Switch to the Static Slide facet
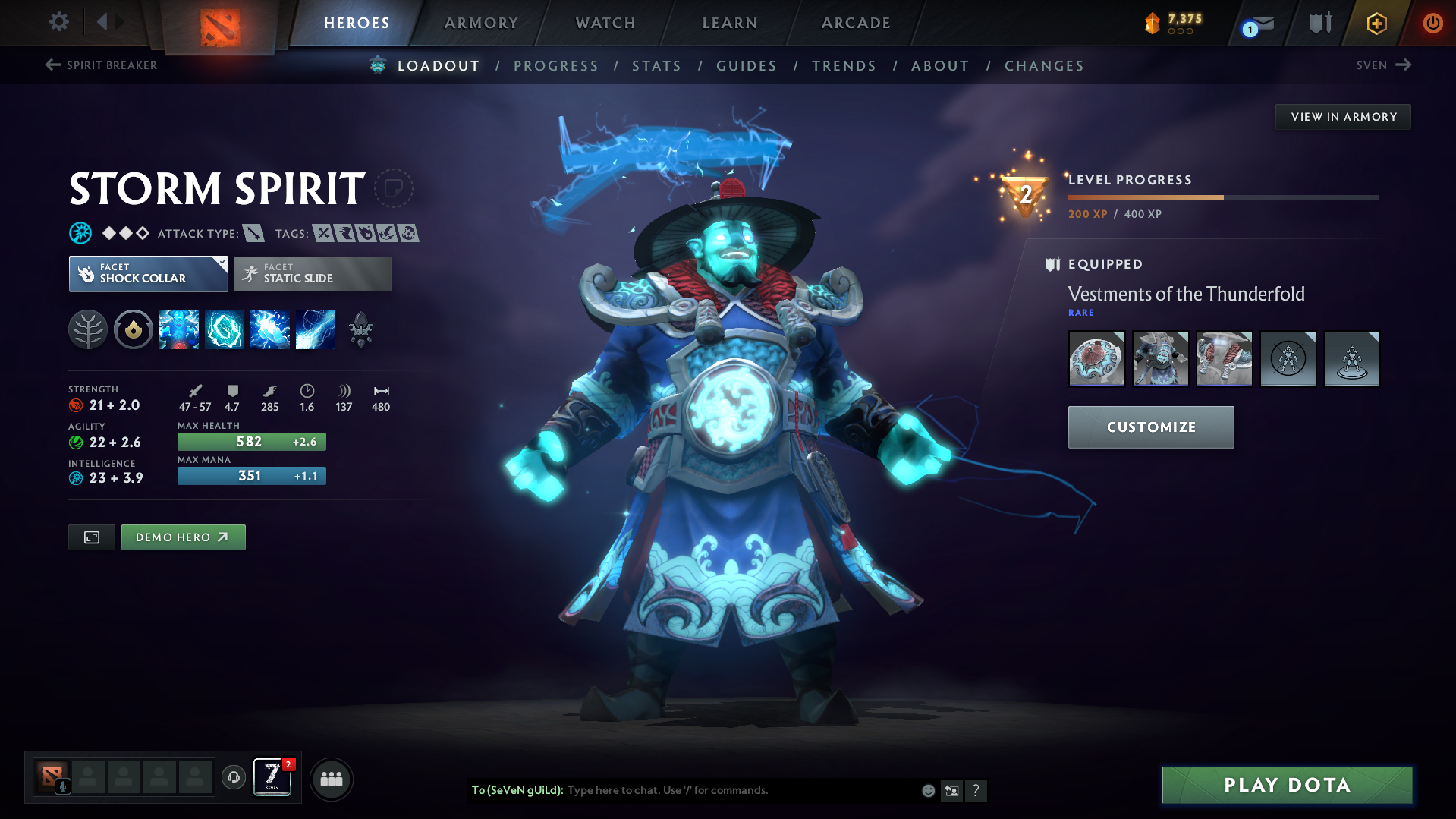The image size is (1456, 819). (312, 273)
